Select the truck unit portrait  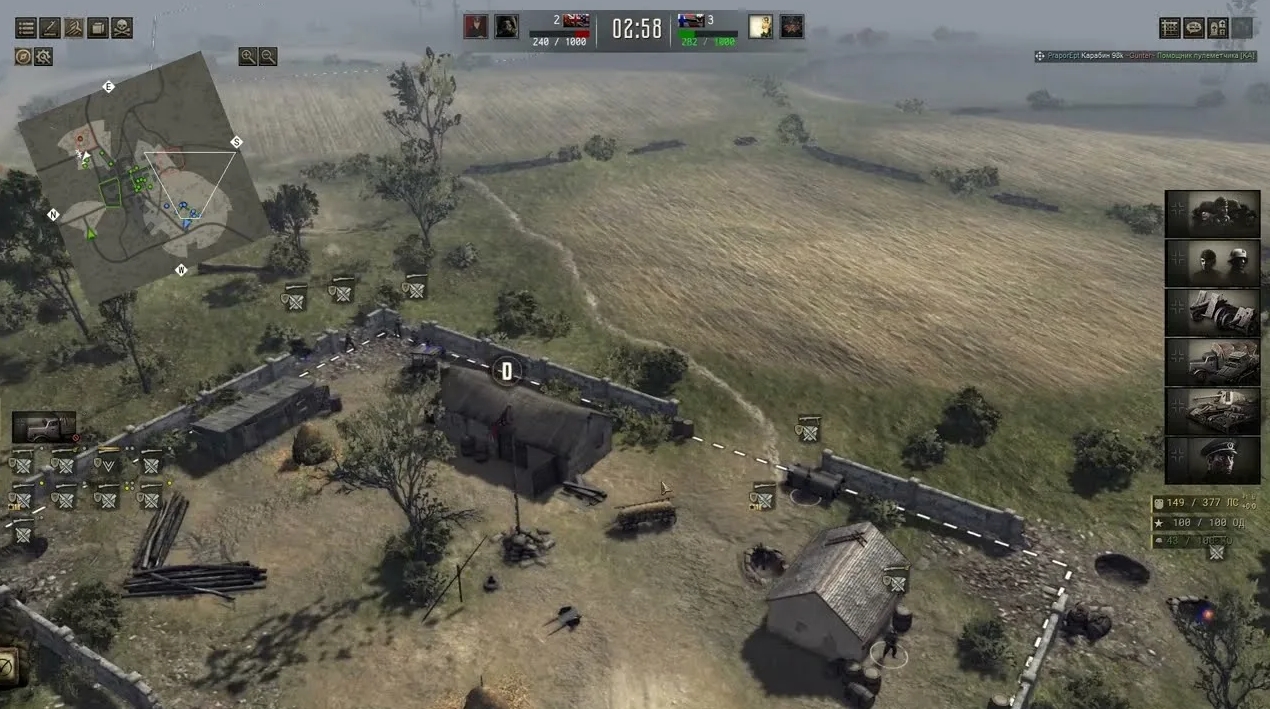(44, 427)
